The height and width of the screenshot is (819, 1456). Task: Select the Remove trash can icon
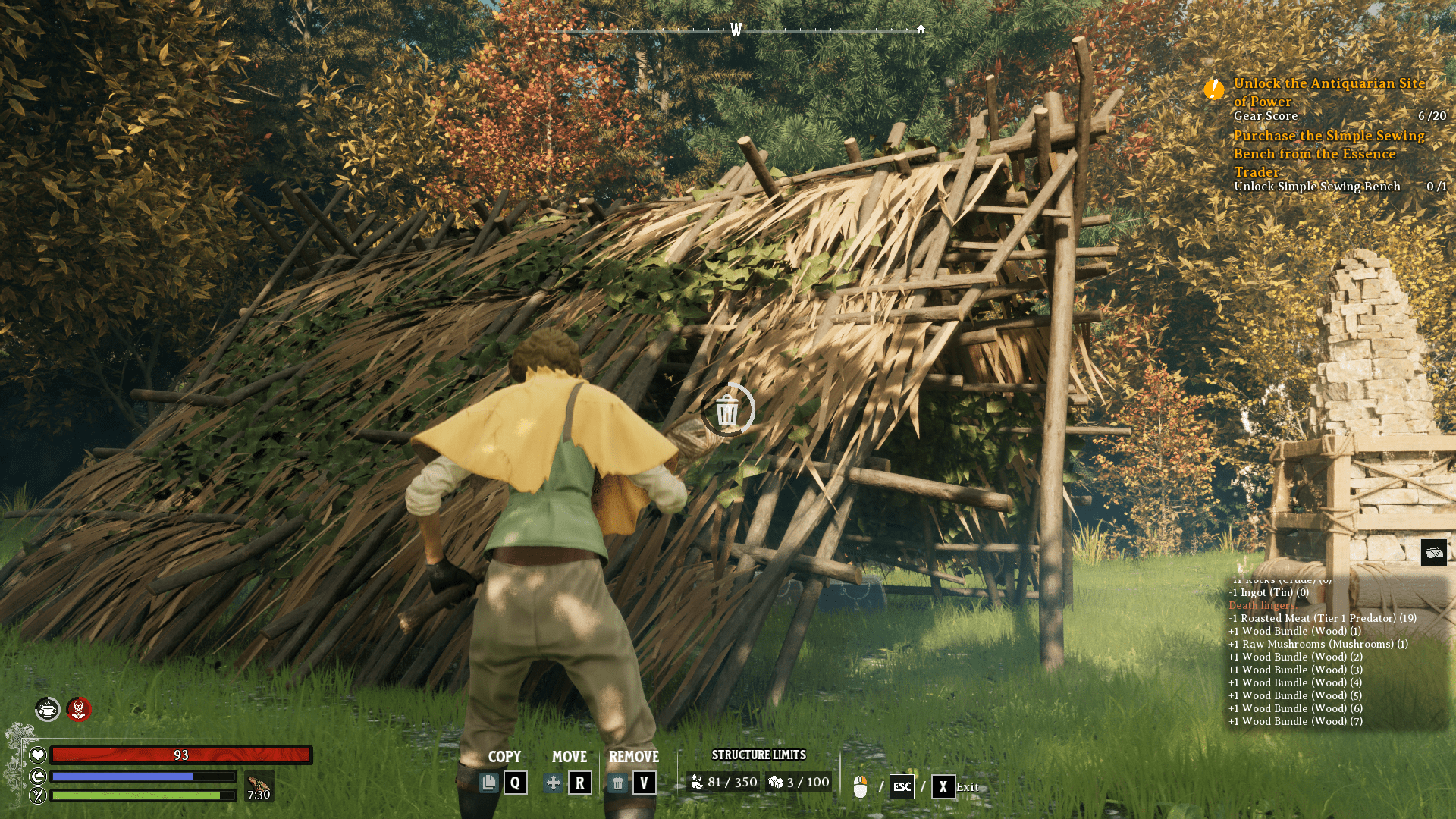click(619, 782)
